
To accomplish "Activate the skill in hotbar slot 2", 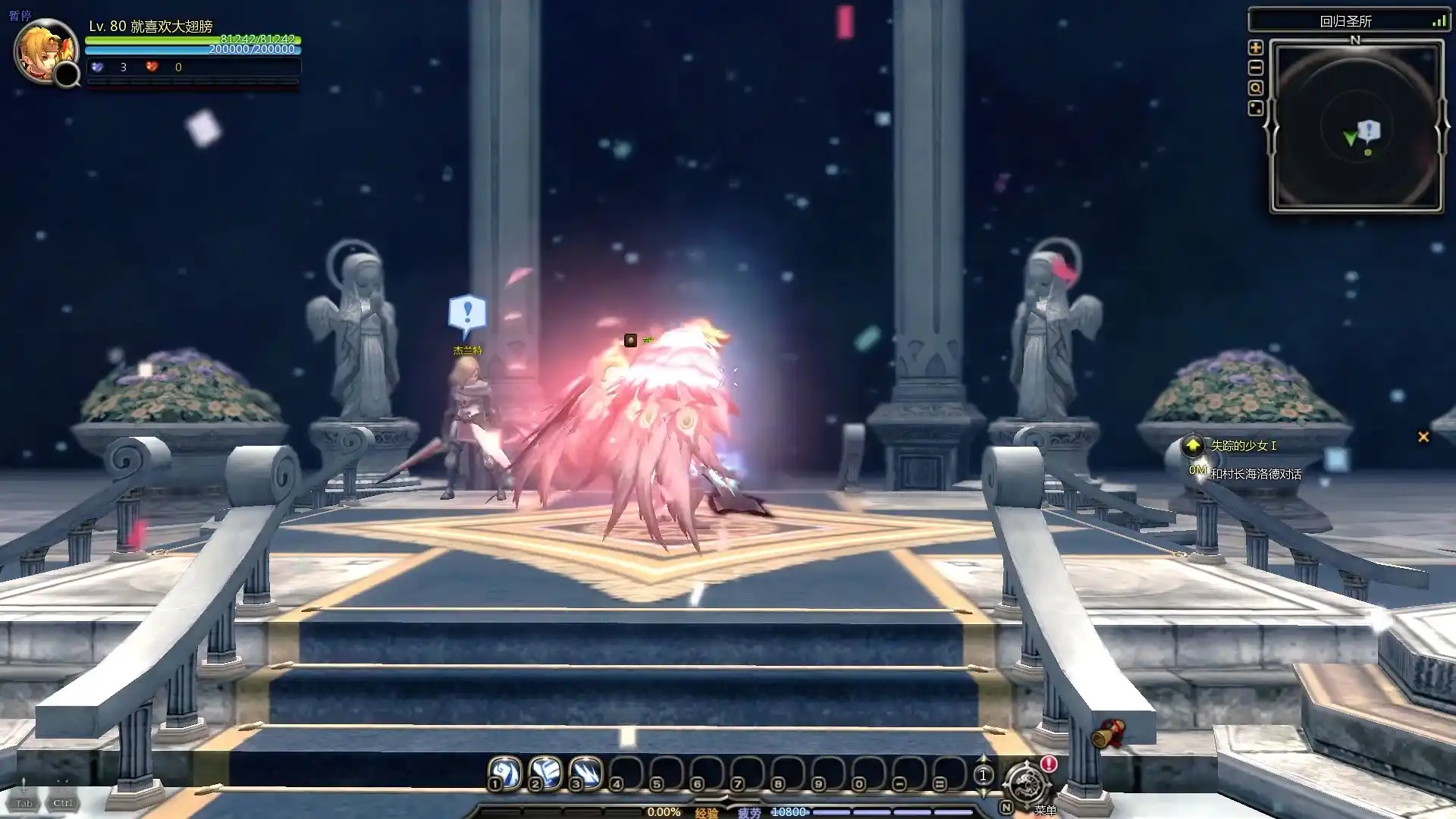I will (544, 773).
